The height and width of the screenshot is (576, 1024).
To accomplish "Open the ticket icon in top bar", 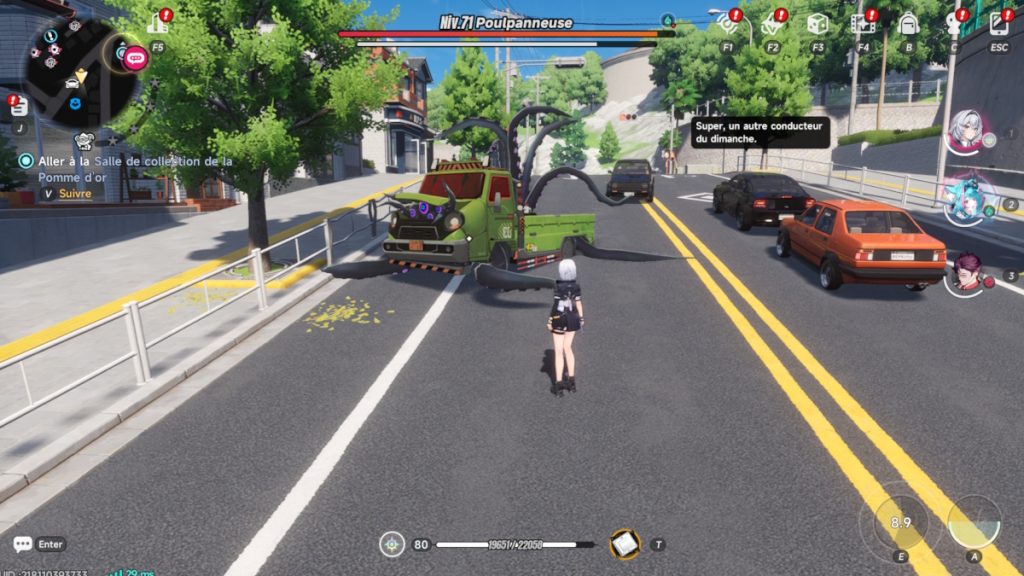I will click(772, 23).
